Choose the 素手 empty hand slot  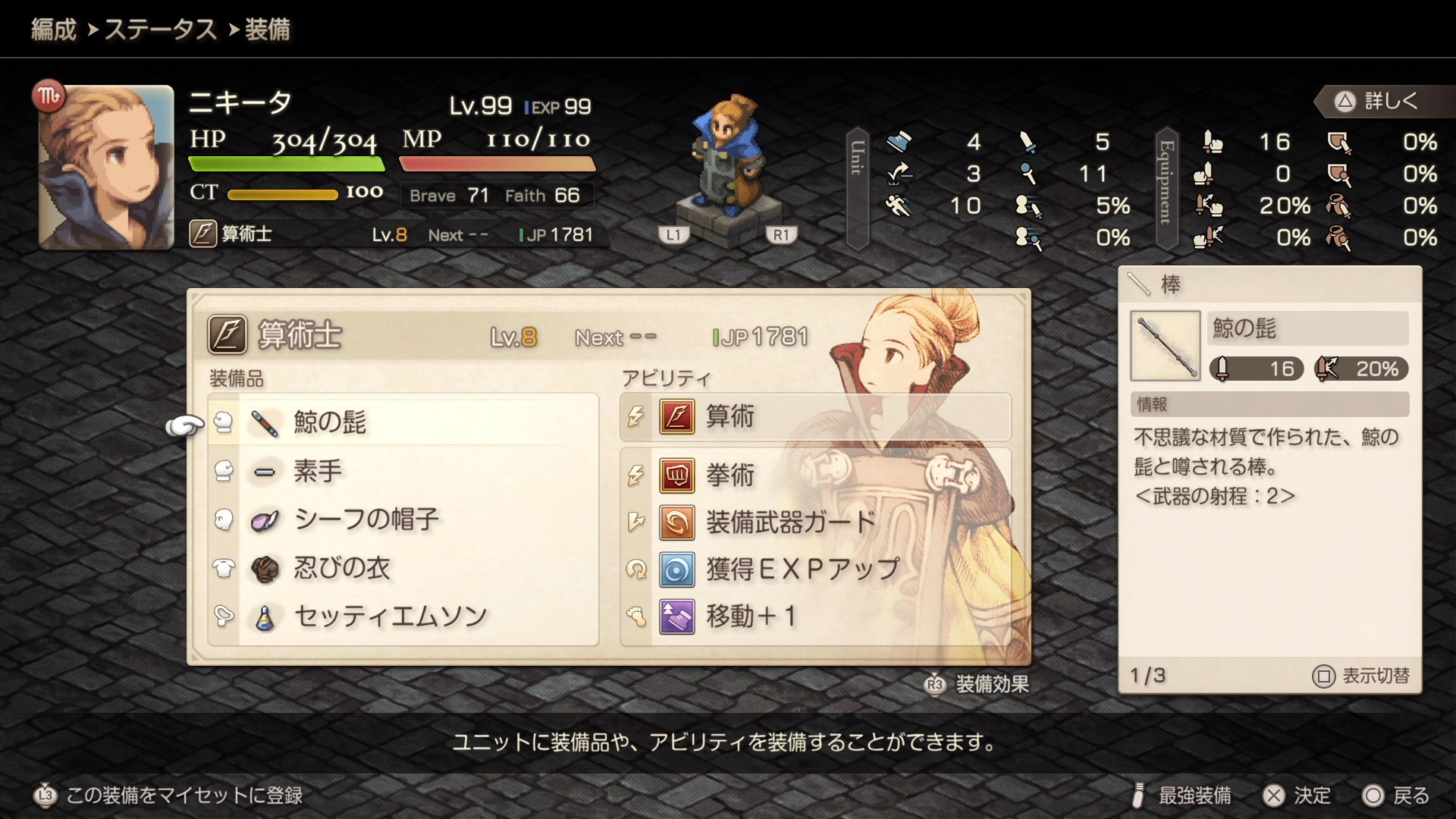tap(403, 471)
